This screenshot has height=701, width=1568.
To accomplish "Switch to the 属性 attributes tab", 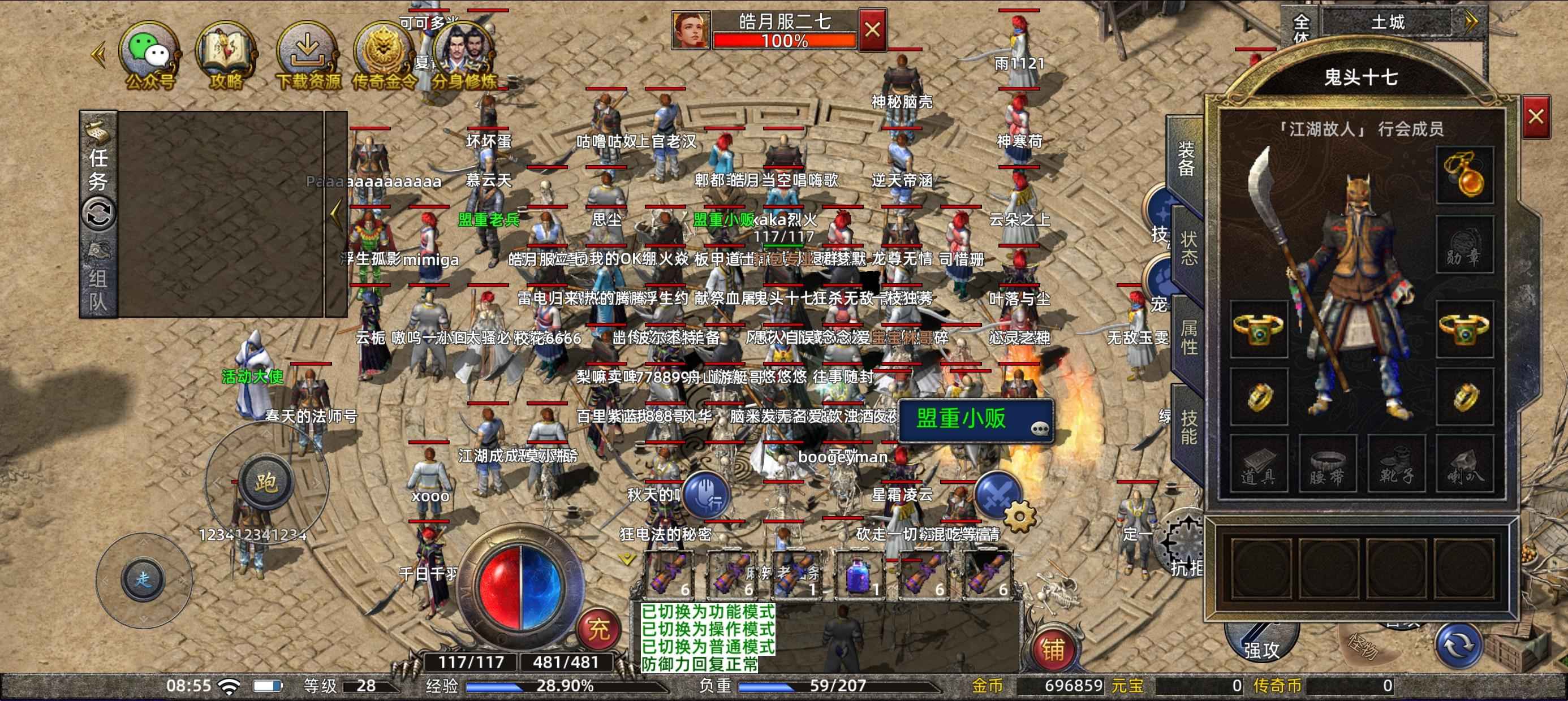I will (x=1188, y=337).
